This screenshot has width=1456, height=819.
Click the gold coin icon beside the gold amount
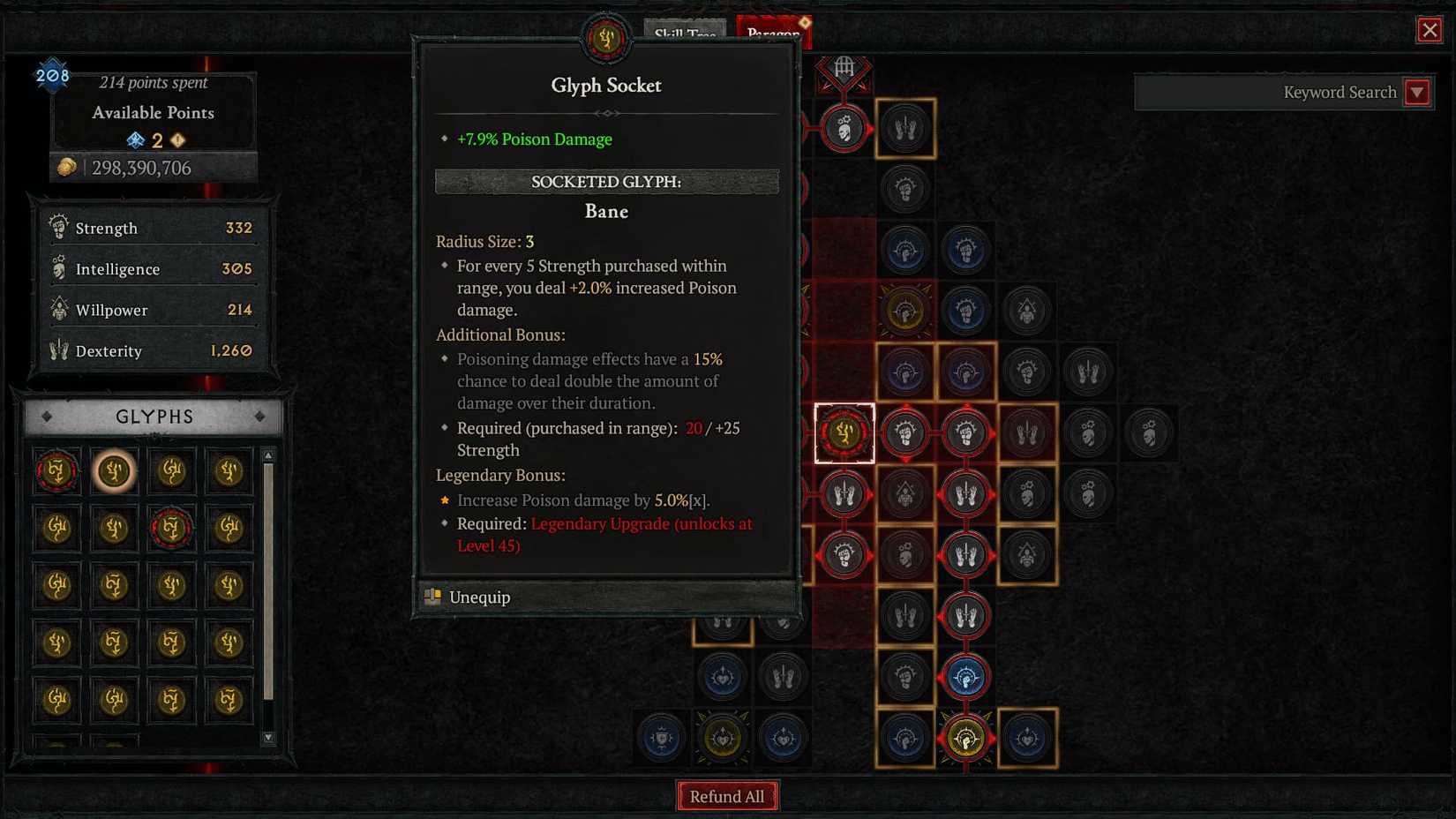point(65,166)
